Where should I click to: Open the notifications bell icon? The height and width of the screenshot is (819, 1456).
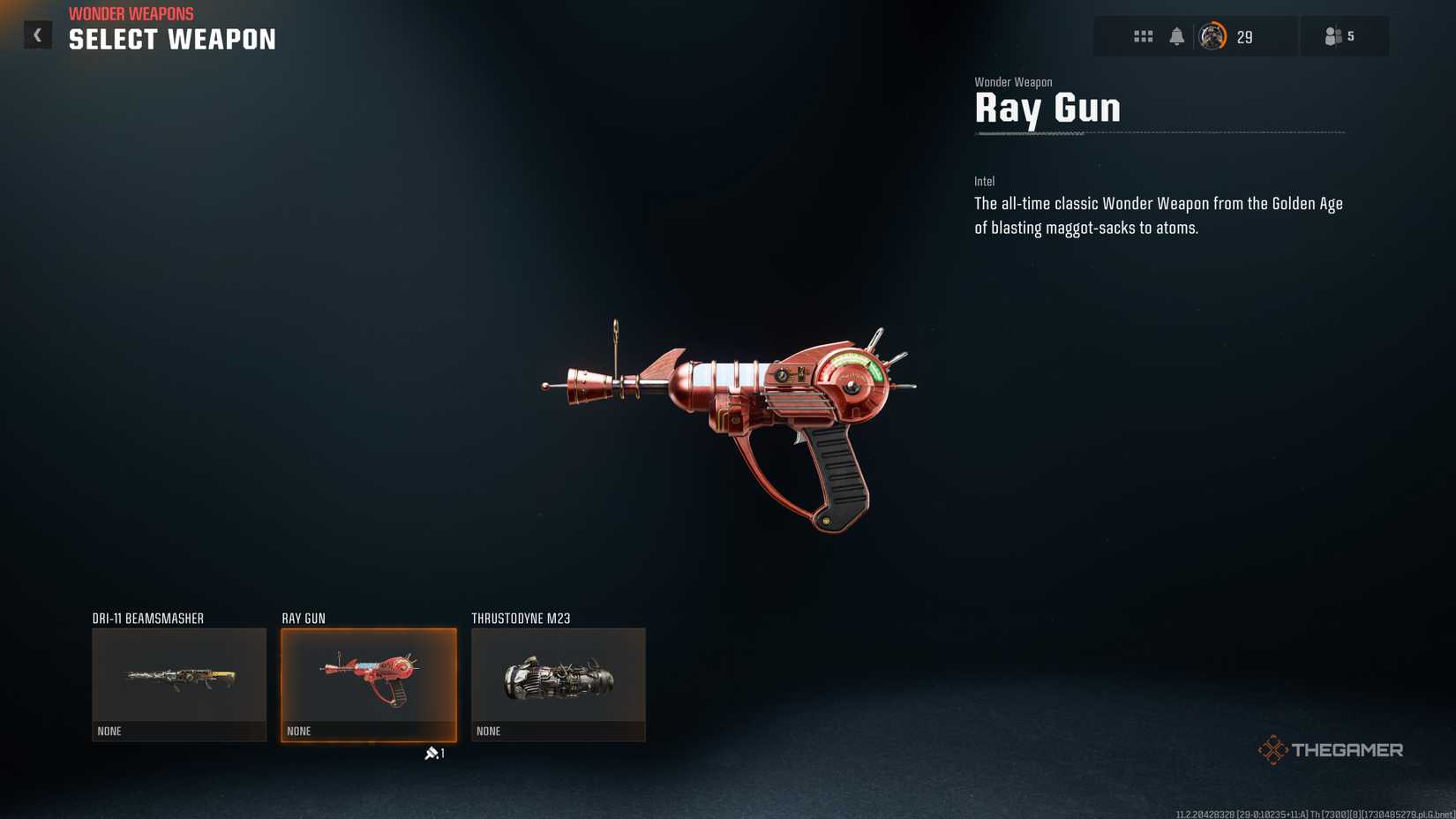click(1177, 36)
